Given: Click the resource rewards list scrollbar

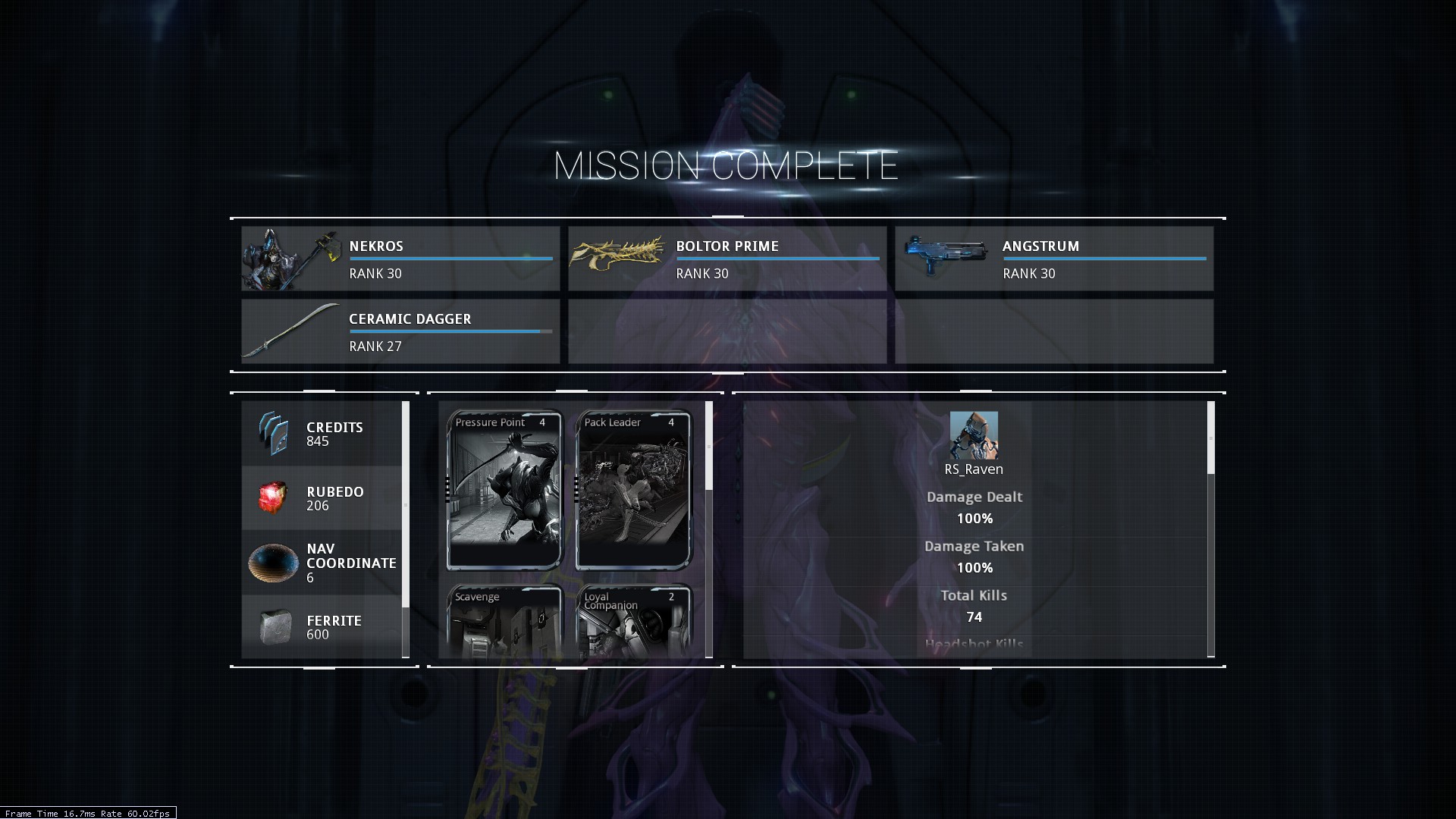Looking at the screenshot, I should click(406, 504).
